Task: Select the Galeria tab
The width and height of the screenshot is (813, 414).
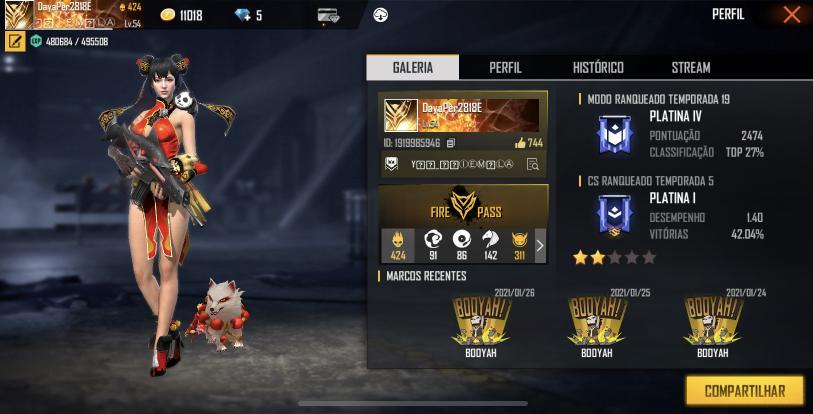Action: click(413, 67)
